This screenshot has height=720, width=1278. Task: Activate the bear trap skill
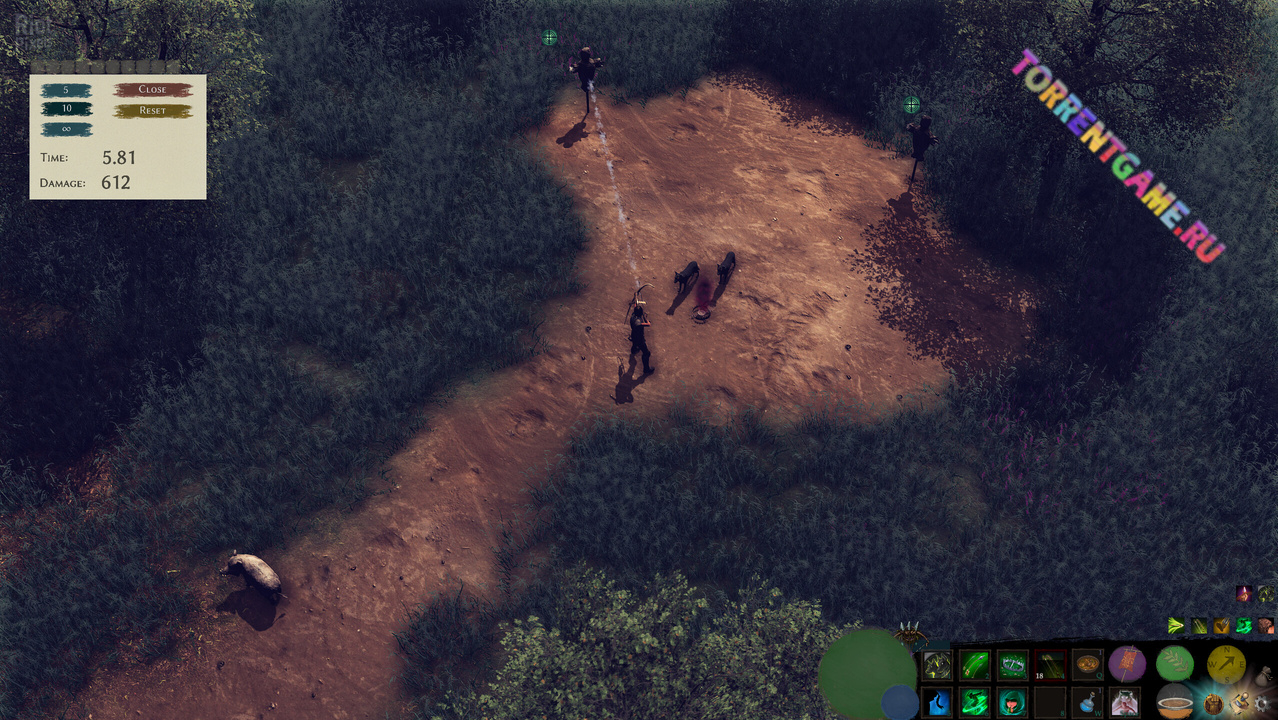(x=1013, y=665)
